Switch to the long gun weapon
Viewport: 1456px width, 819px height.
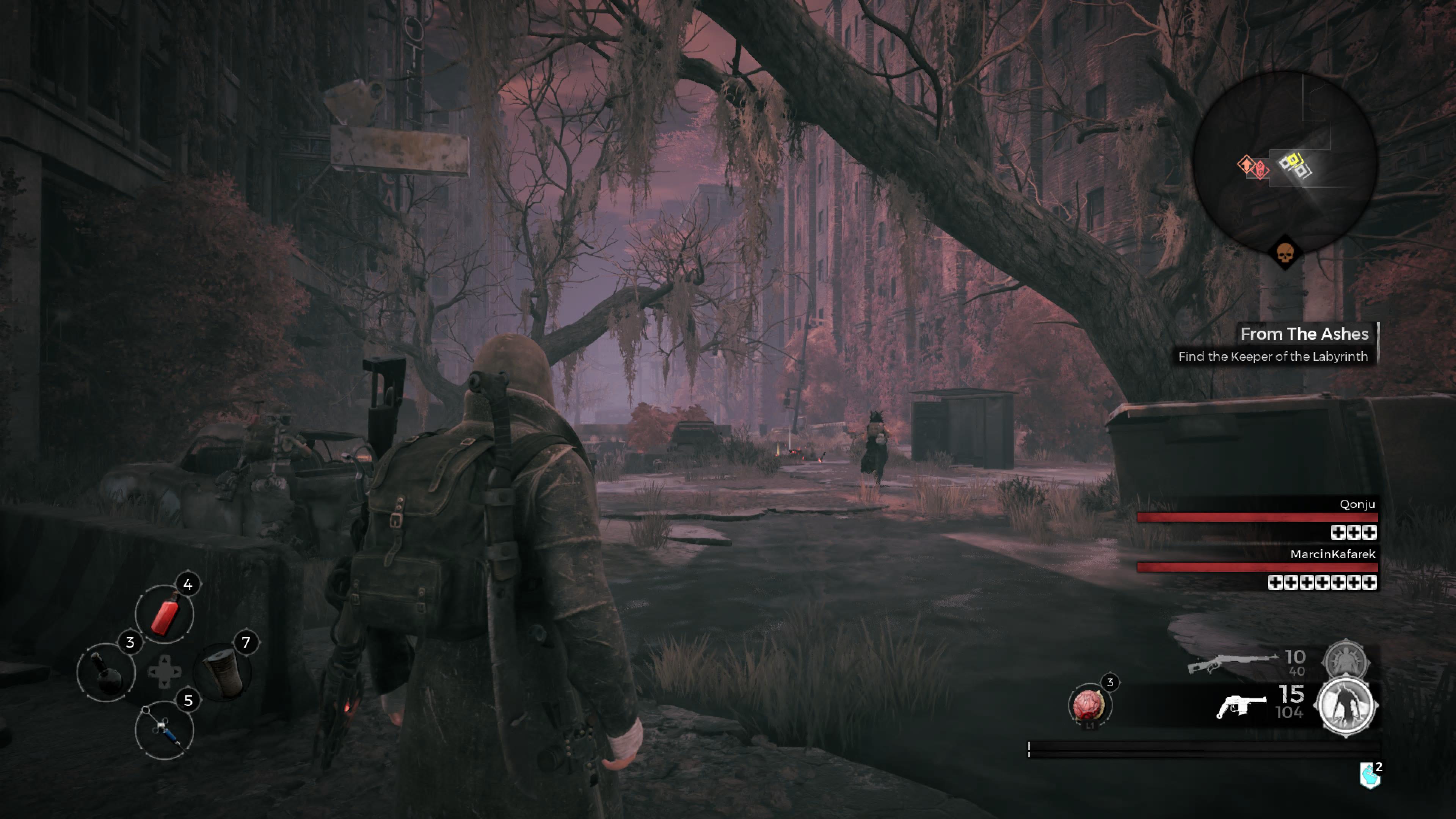[1232, 662]
